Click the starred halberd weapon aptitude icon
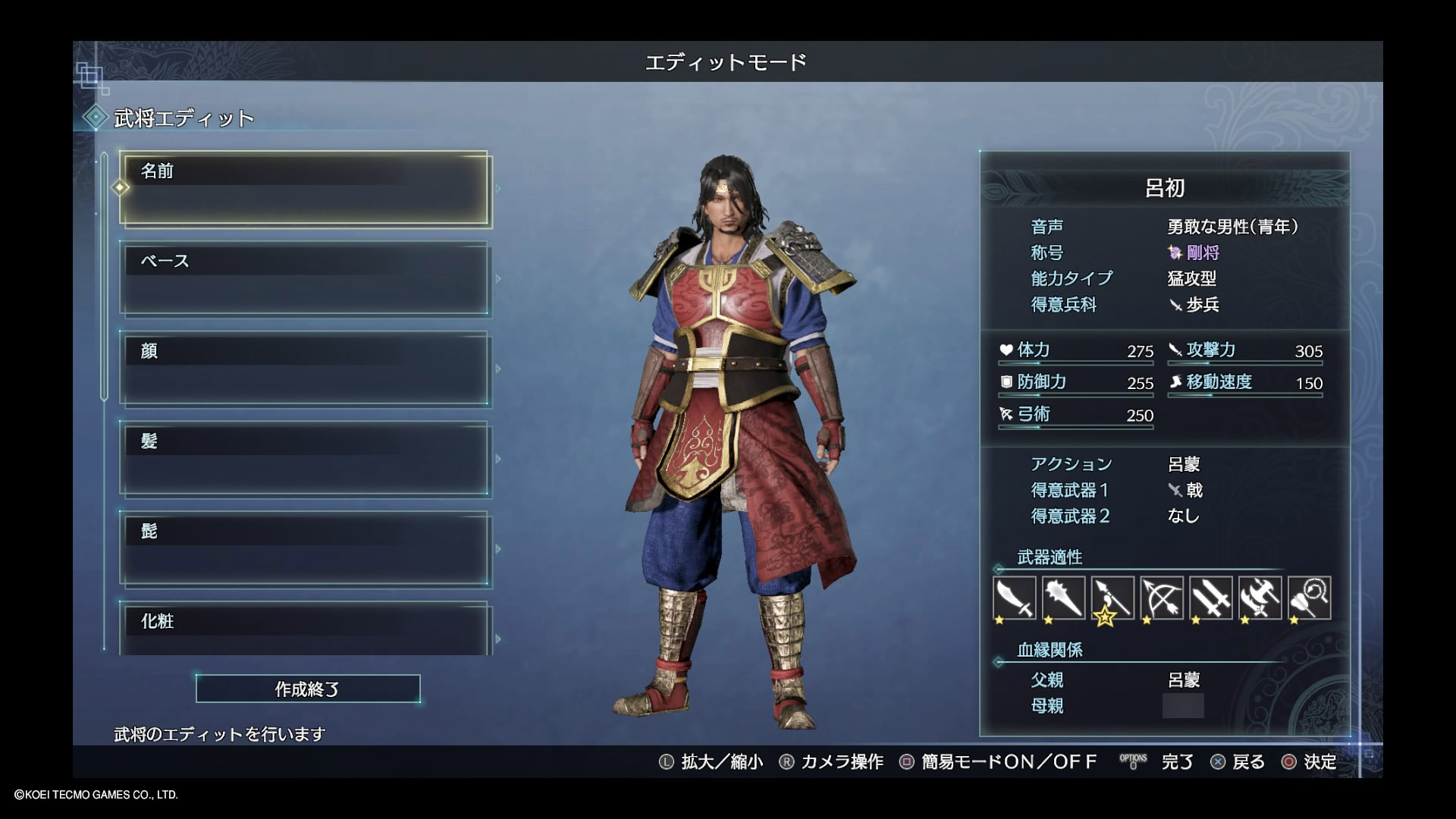This screenshot has height=819, width=1456. [x=1112, y=598]
